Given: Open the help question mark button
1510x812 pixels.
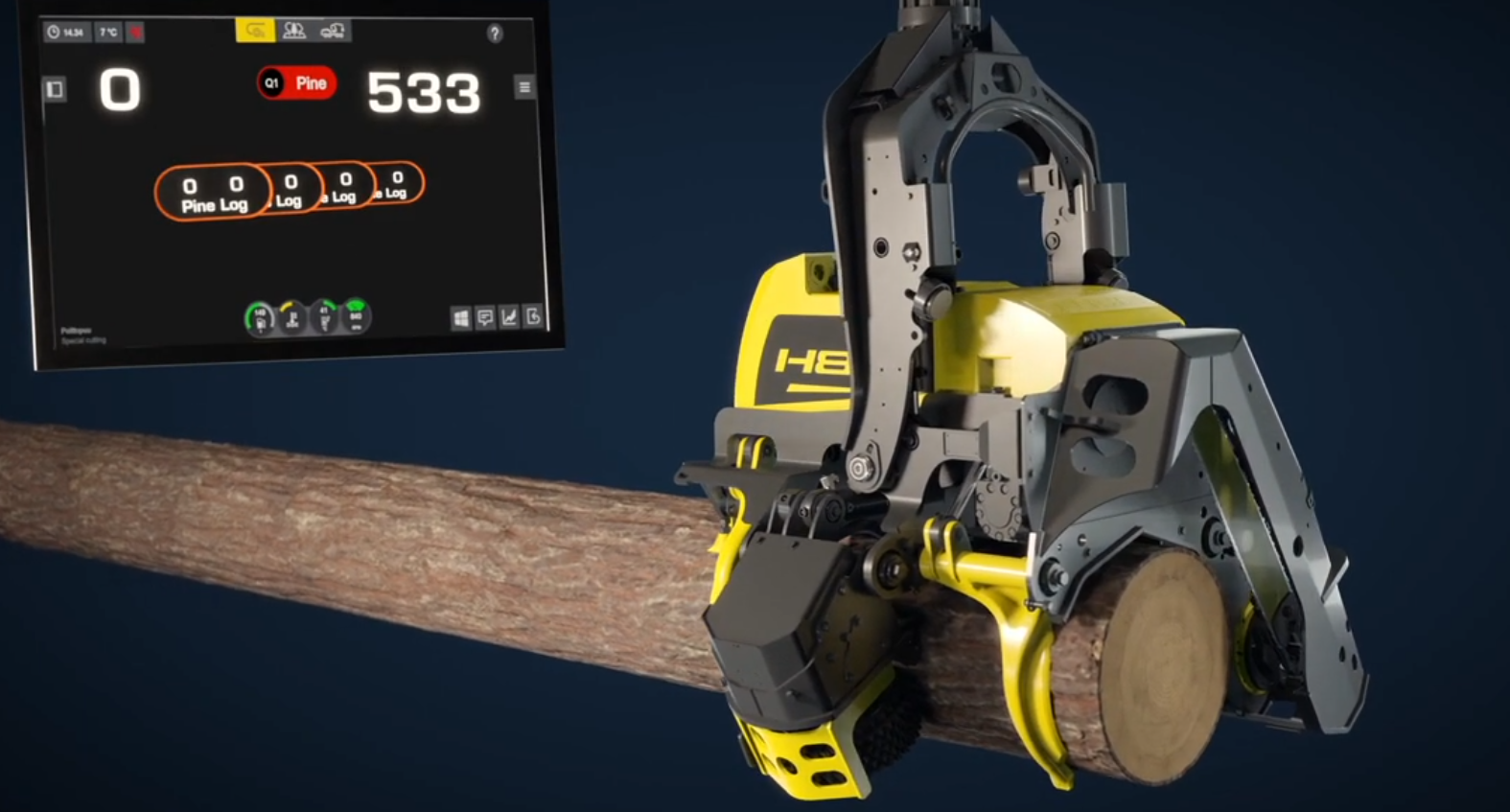Looking at the screenshot, I should pos(495,34).
